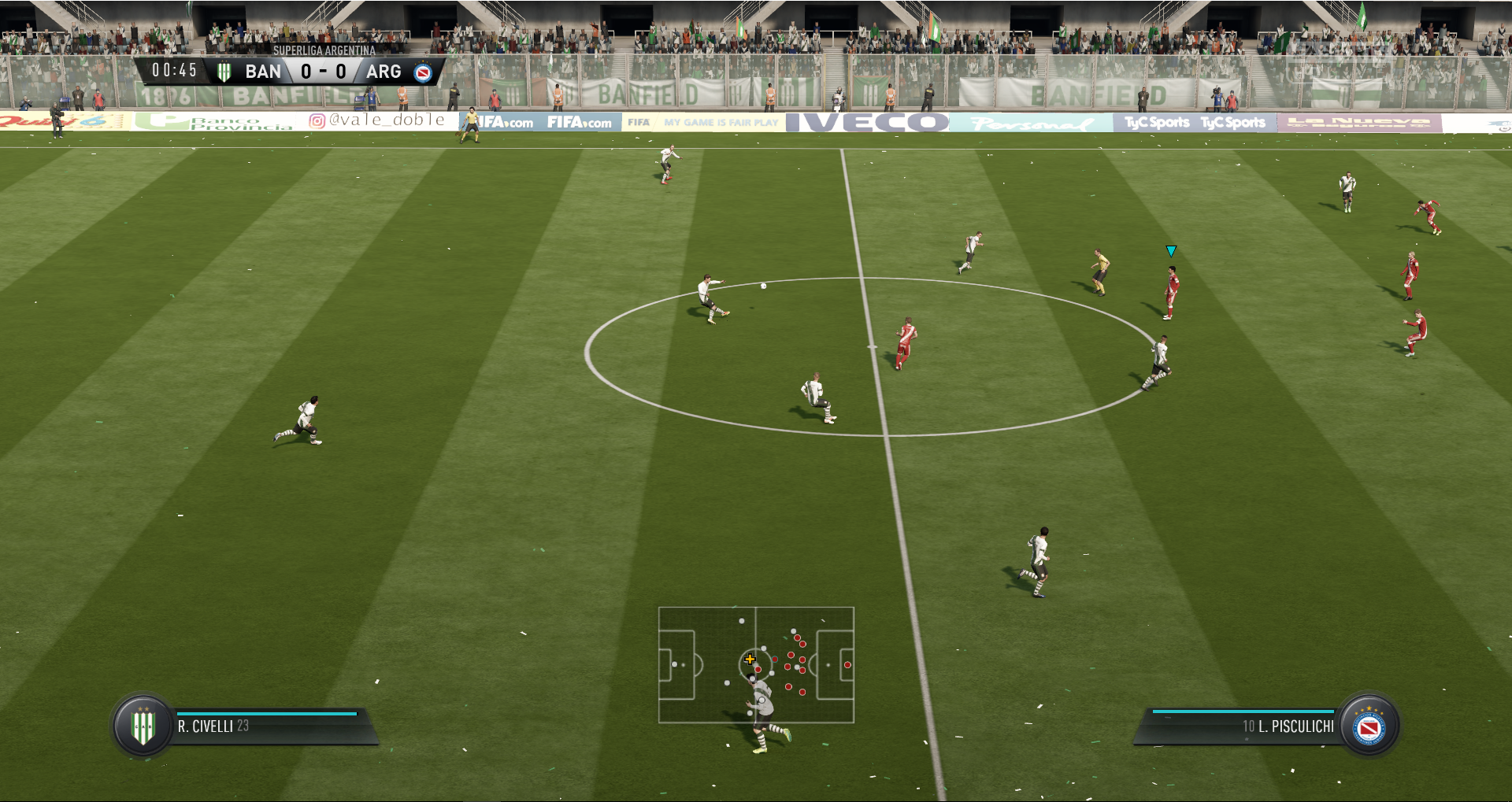This screenshot has width=1512, height=802.
Task: Click the R. Civelli player name panel
Action: (268, 726)
